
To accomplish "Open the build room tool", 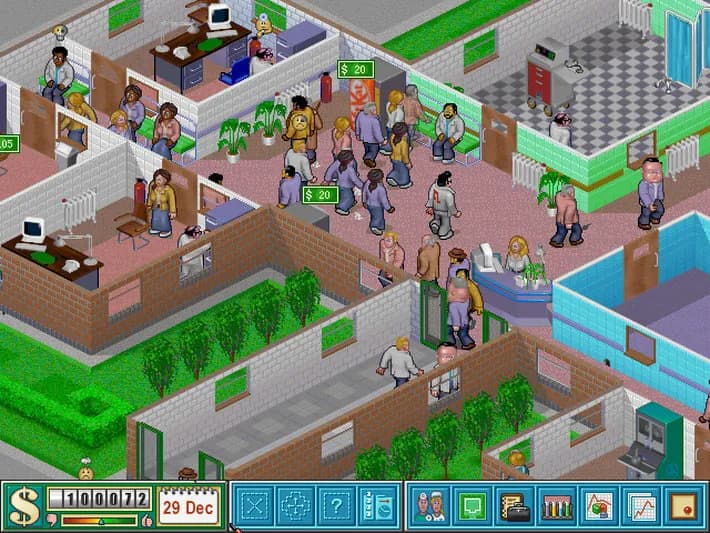I will [x=254, y=506].
